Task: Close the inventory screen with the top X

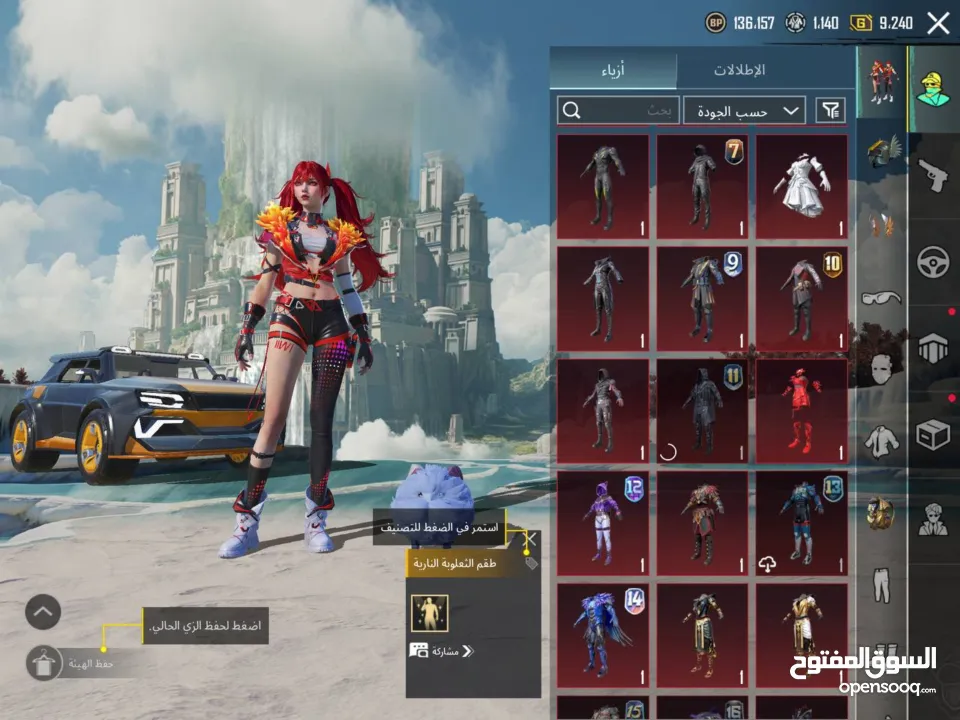Action: pyautogui.click(x=938, y=23)
